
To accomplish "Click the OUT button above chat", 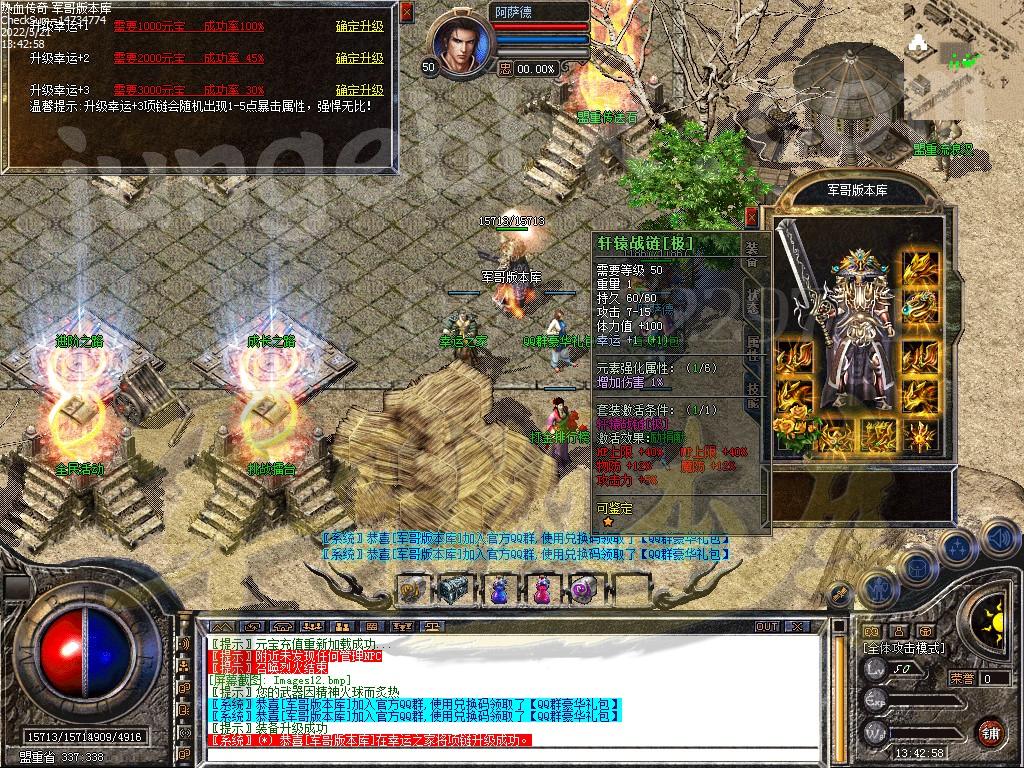I will point(767,627).
